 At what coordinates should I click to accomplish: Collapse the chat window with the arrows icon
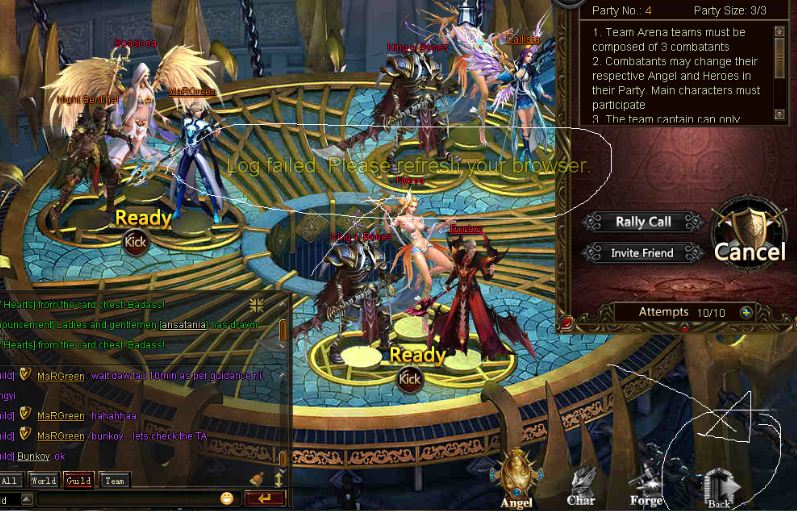pyautogui.click(x=258, y=304)
